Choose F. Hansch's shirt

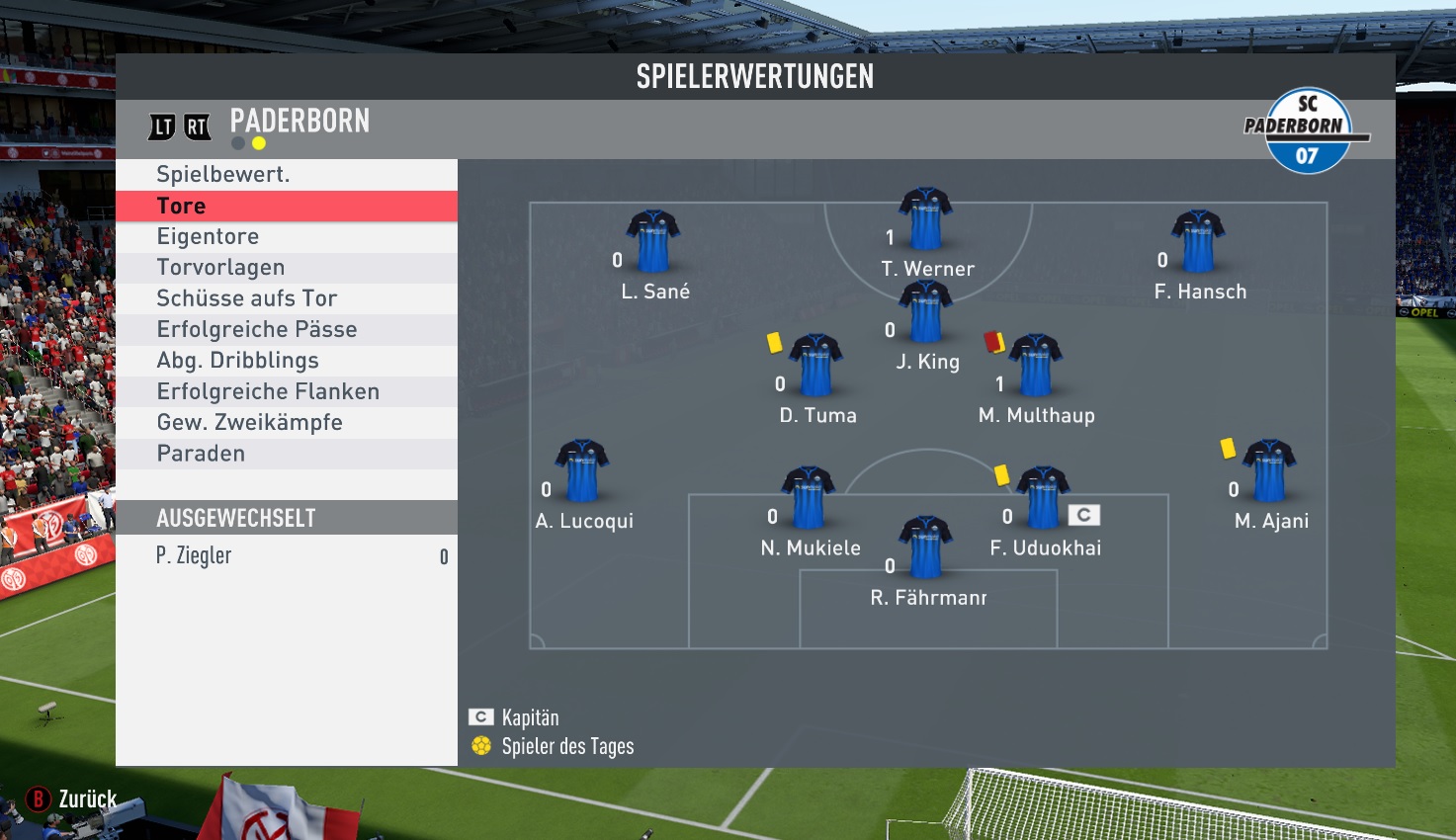coord(1198,241)
